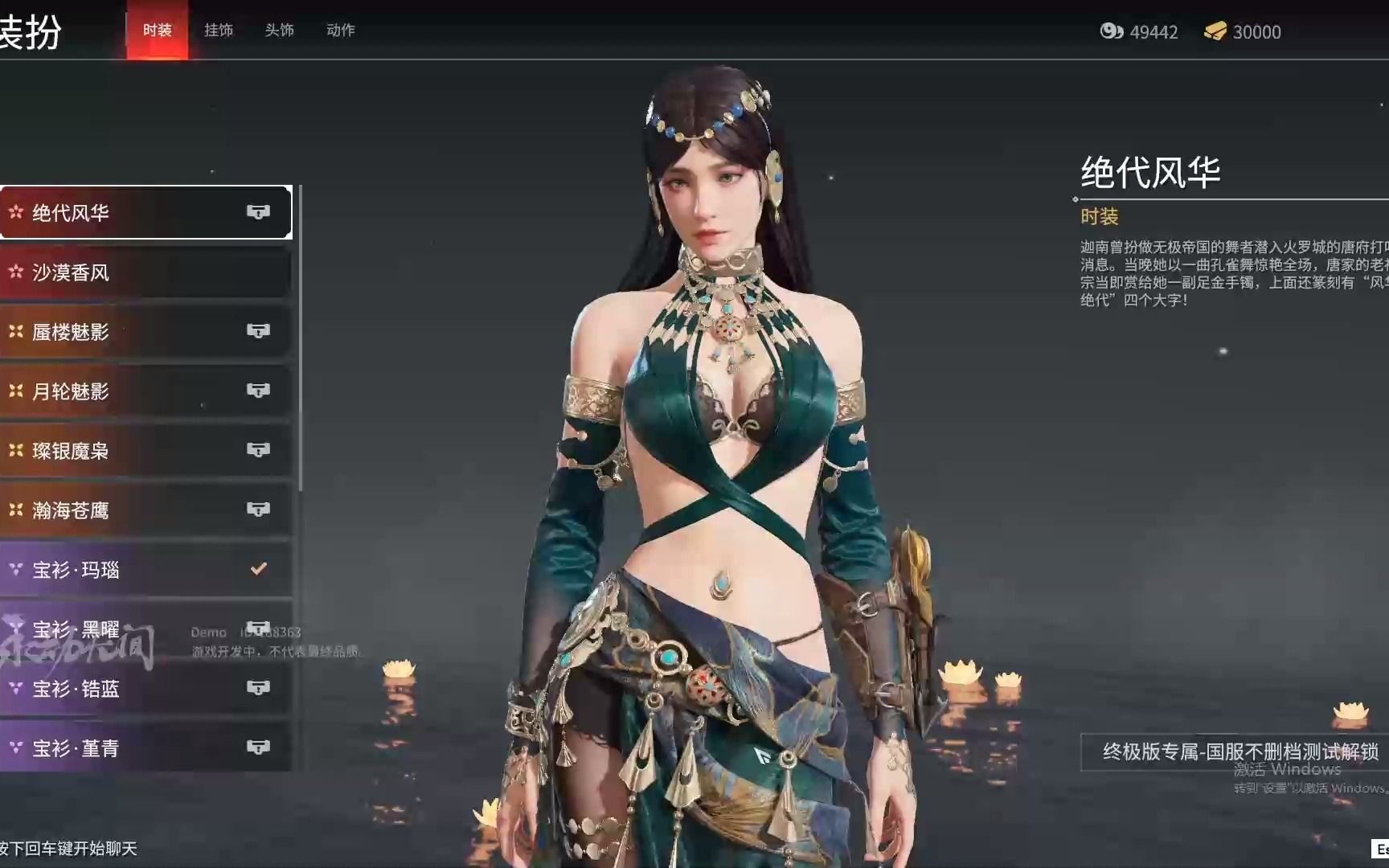This screenshot has width=1389, height=868.
Task: Click the purple rarity icon on 宝衫·玛瑙
Action: 14,568
